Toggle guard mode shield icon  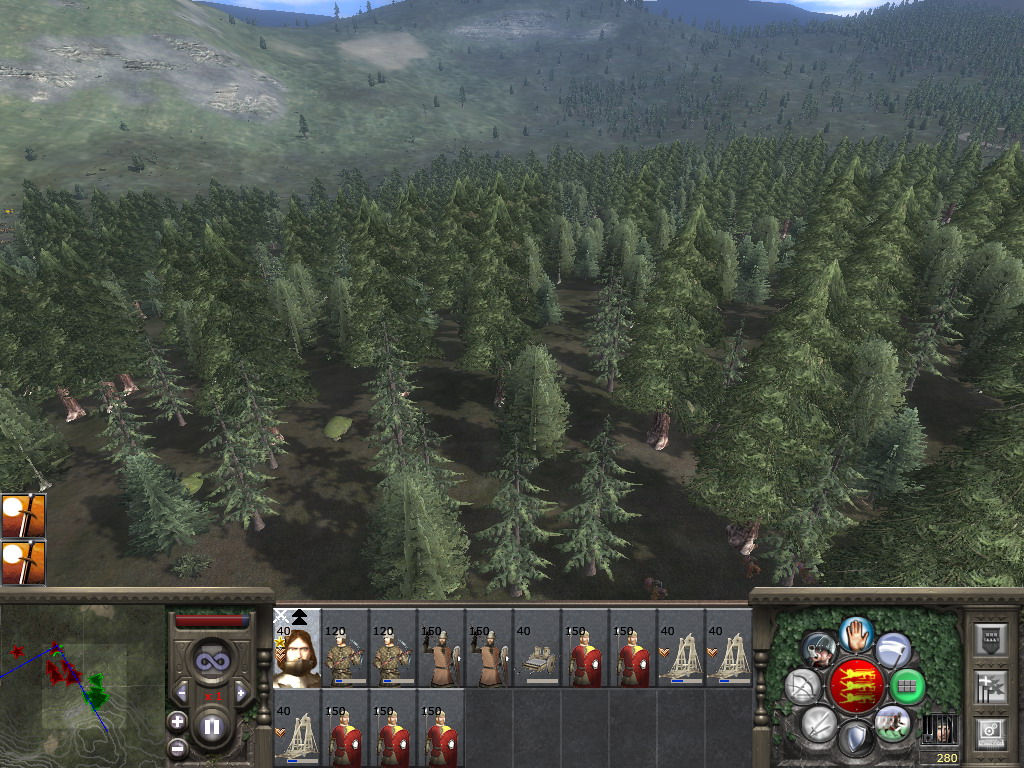[856, 740]
